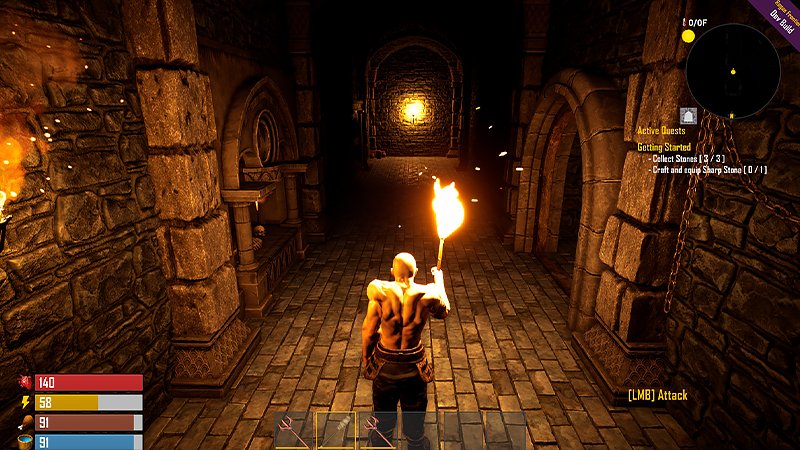
Task: Select the trident slot left of the torch
Action: tap(295, 430)
